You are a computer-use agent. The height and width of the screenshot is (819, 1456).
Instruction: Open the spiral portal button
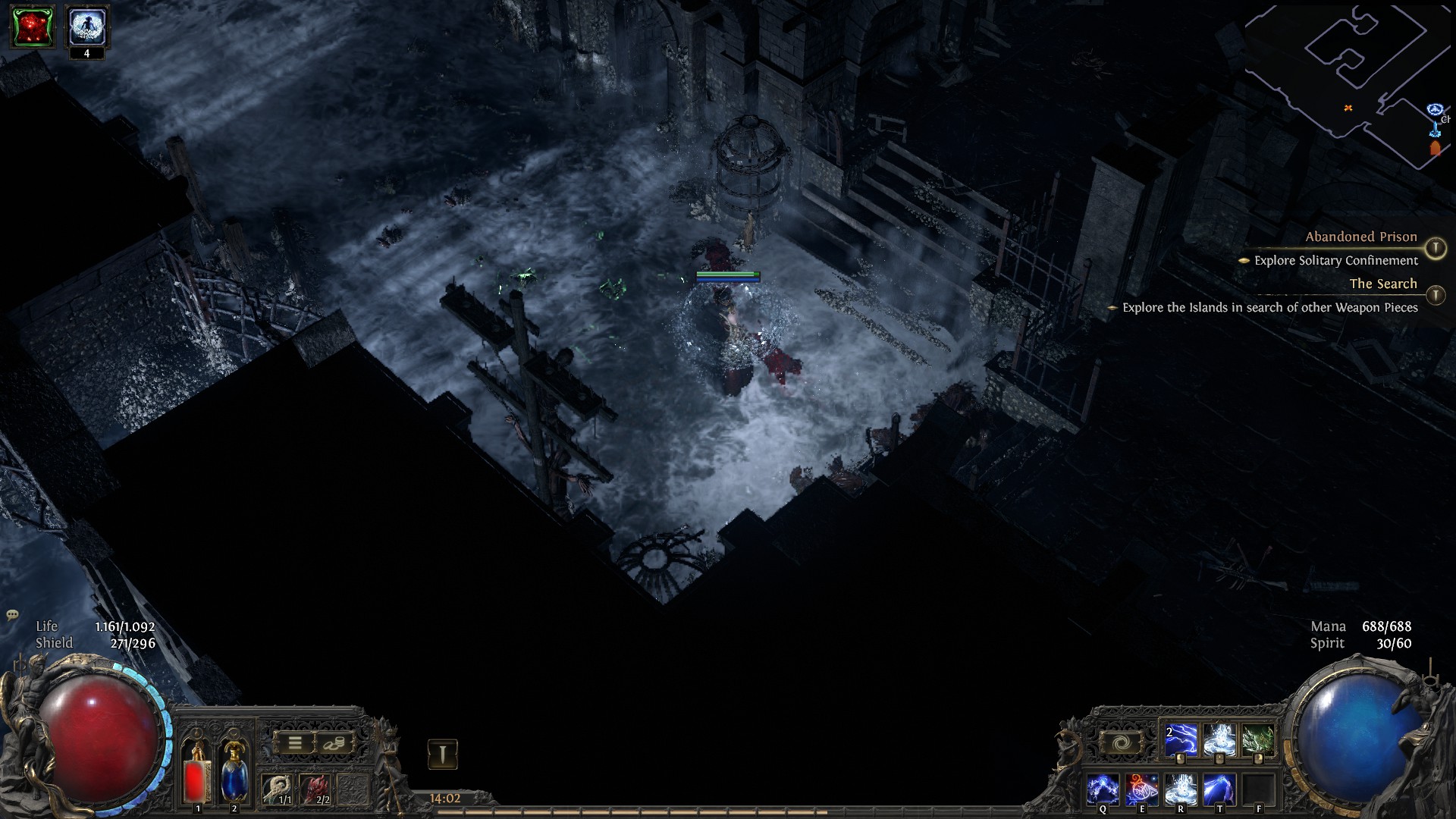(1121, 743)
